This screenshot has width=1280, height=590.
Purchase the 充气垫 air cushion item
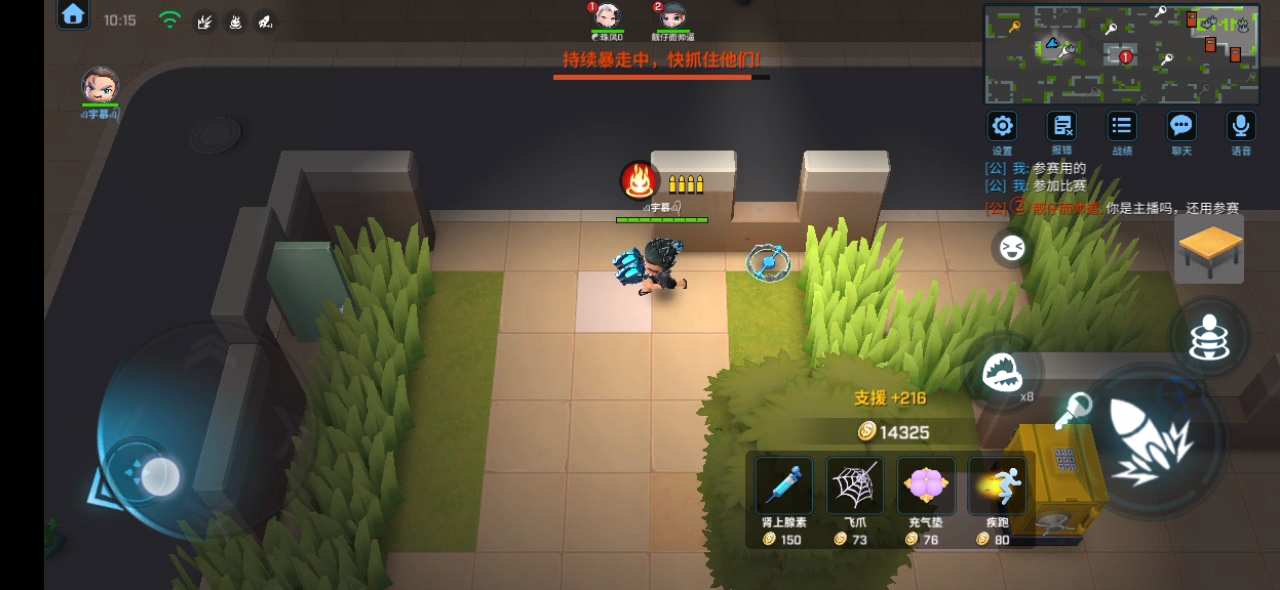click(925, 487)
